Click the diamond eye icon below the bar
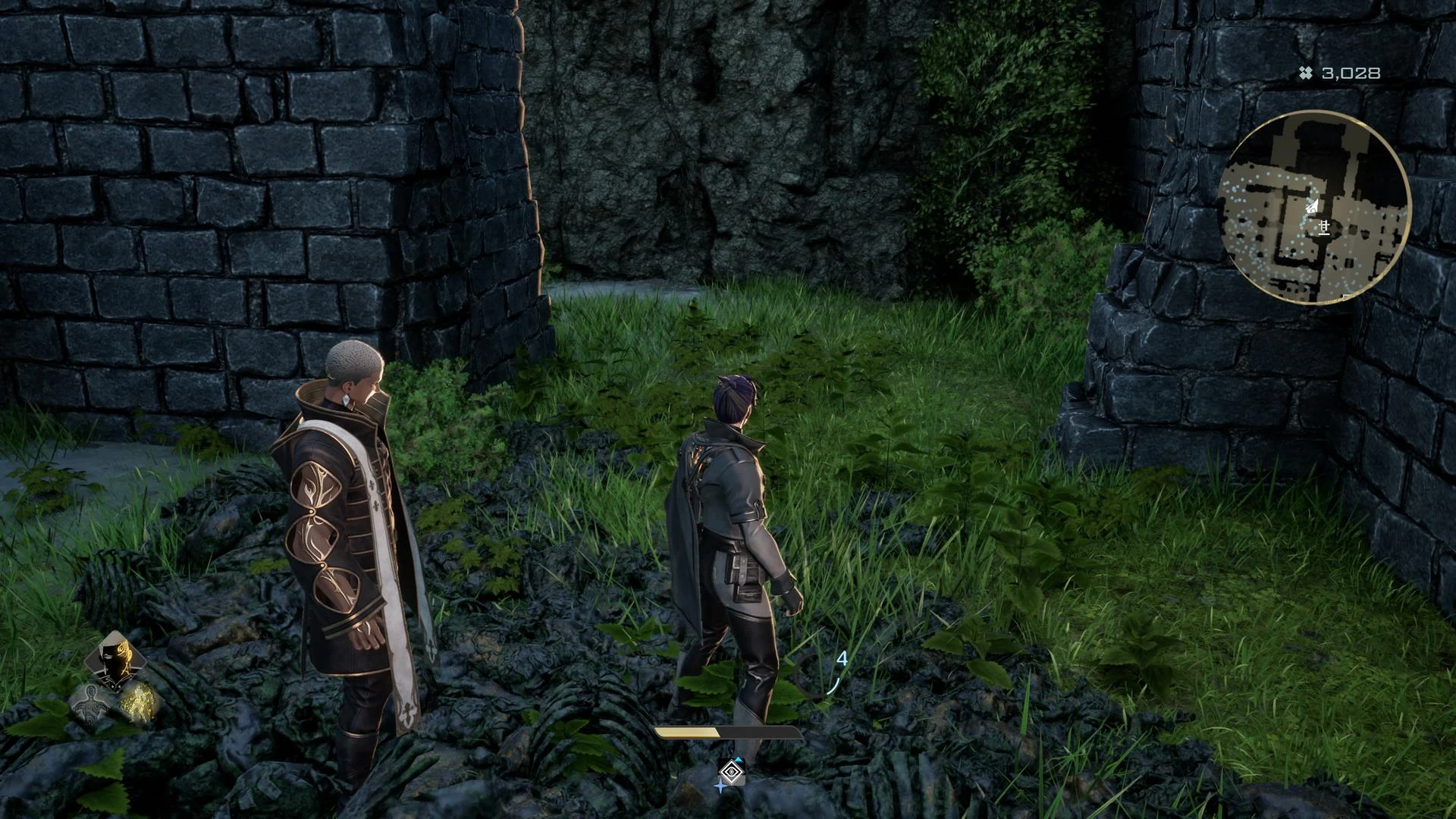 (731, 773)
